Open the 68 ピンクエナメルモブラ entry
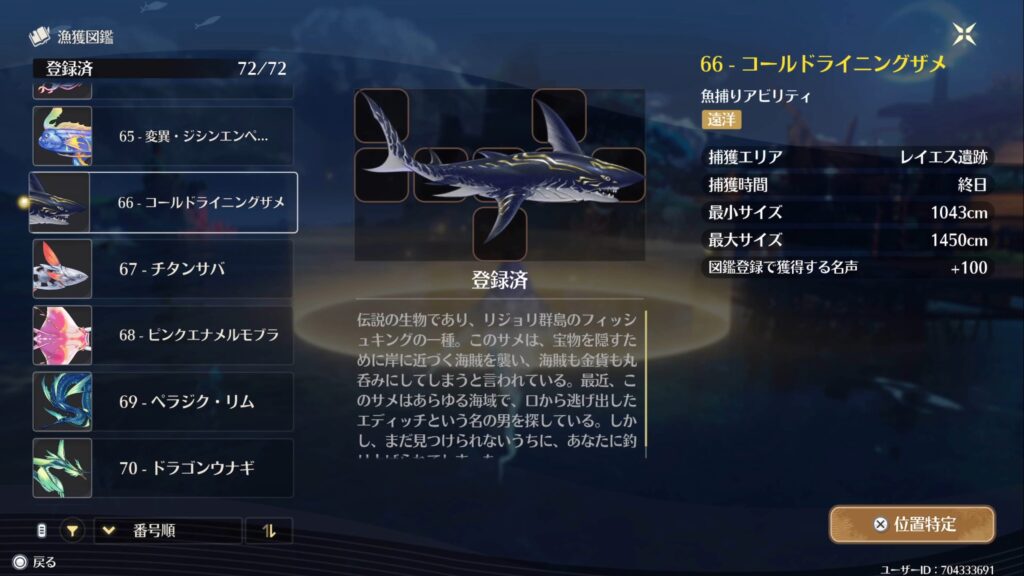 pyautogui.click(x=163, y=335)
